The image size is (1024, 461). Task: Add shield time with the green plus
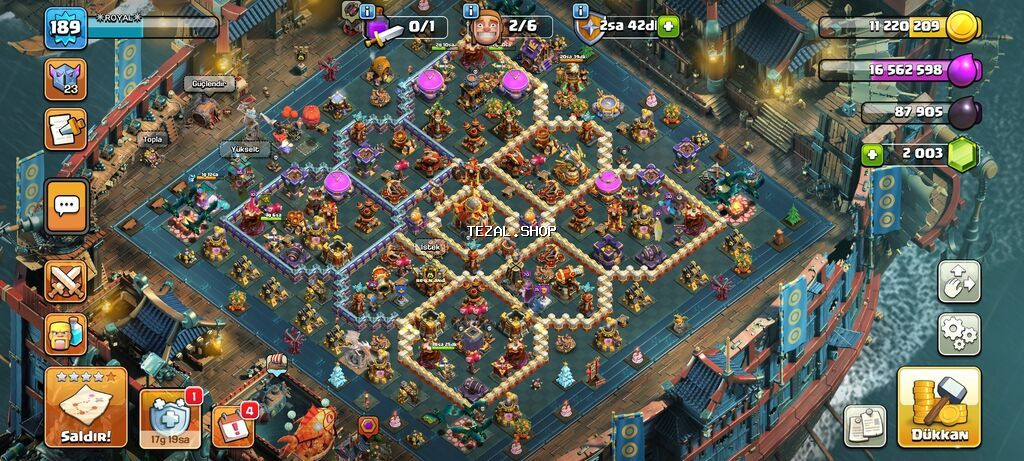point(668,27)
